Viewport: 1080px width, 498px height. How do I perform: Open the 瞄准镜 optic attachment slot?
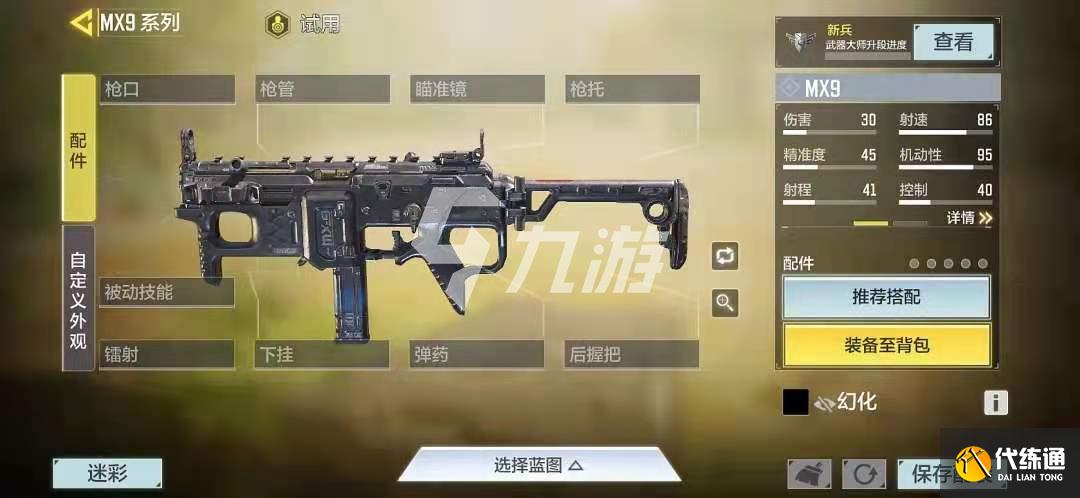point(477,89)
